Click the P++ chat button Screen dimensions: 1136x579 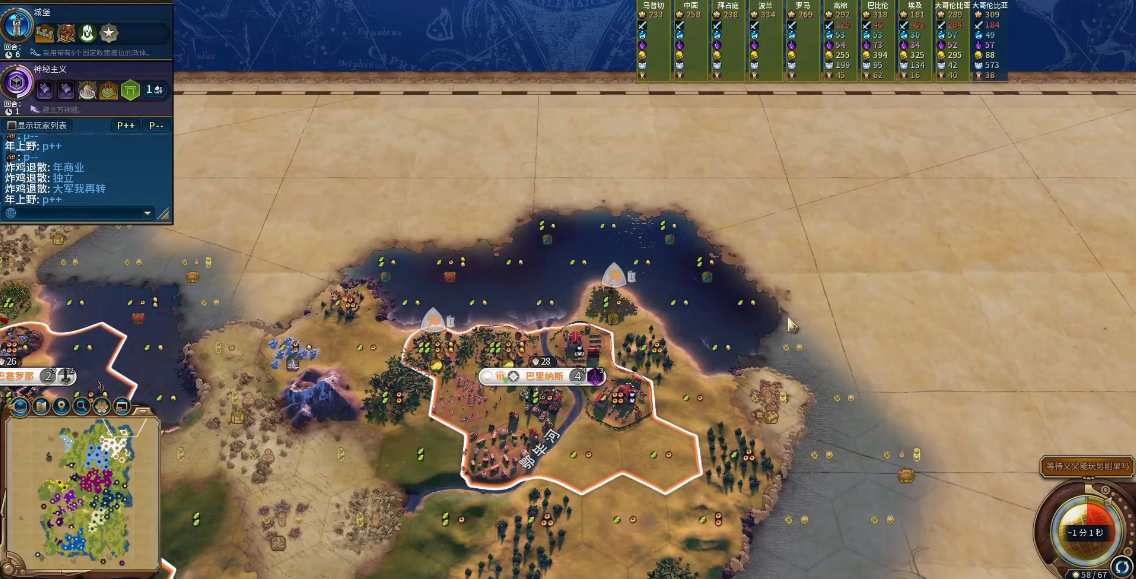(x=126, y=126)
